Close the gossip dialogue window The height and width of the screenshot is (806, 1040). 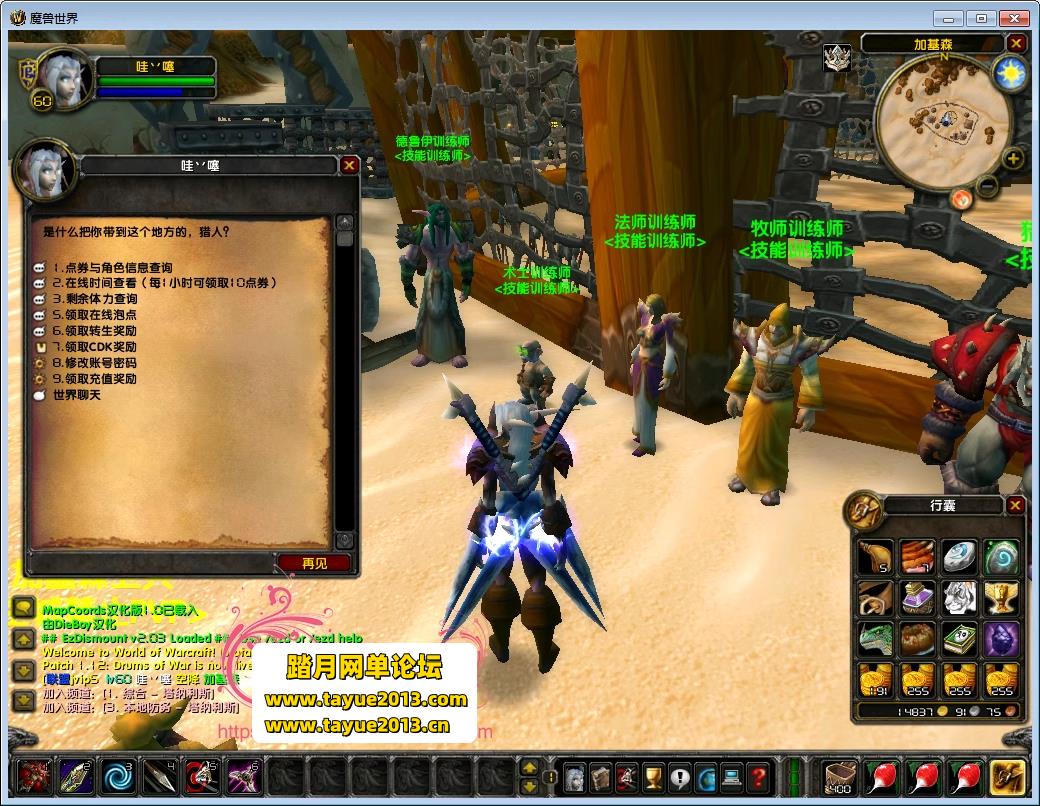pos(349,166)
